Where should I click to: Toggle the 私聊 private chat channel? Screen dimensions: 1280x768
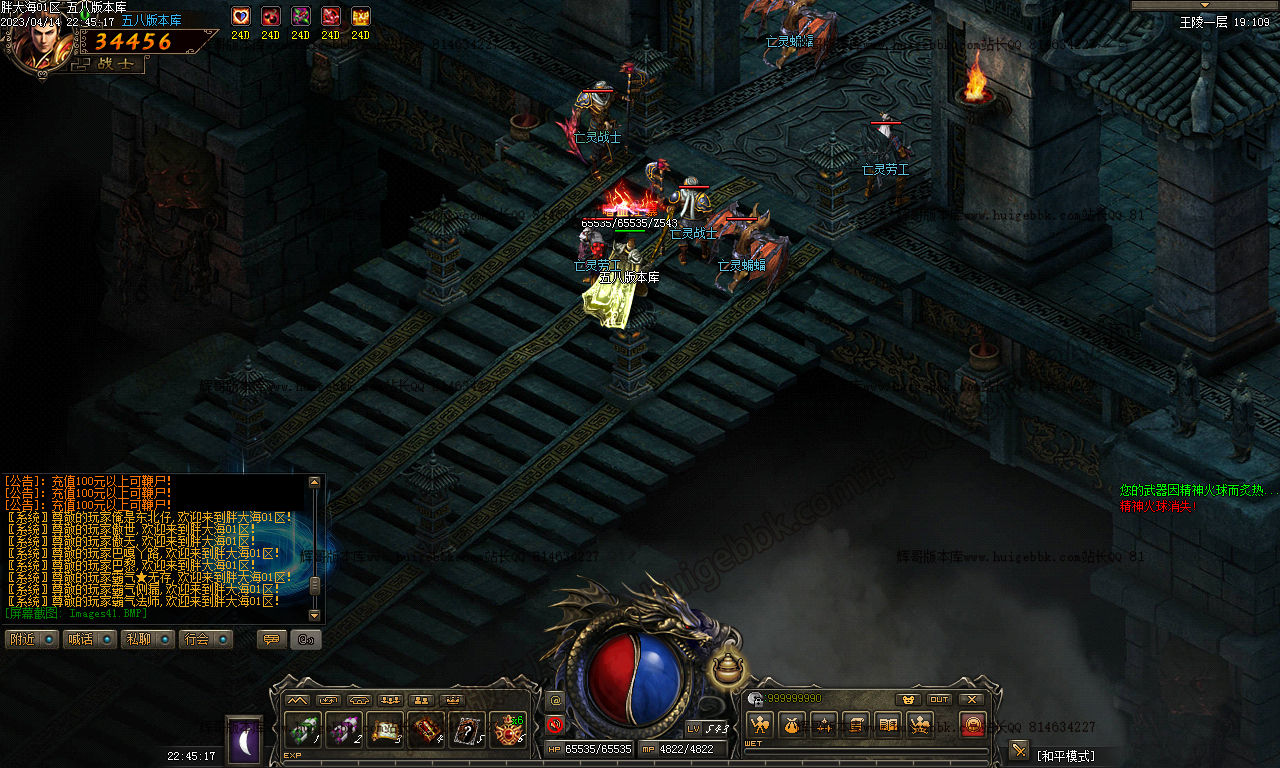[x=147, y=639]
